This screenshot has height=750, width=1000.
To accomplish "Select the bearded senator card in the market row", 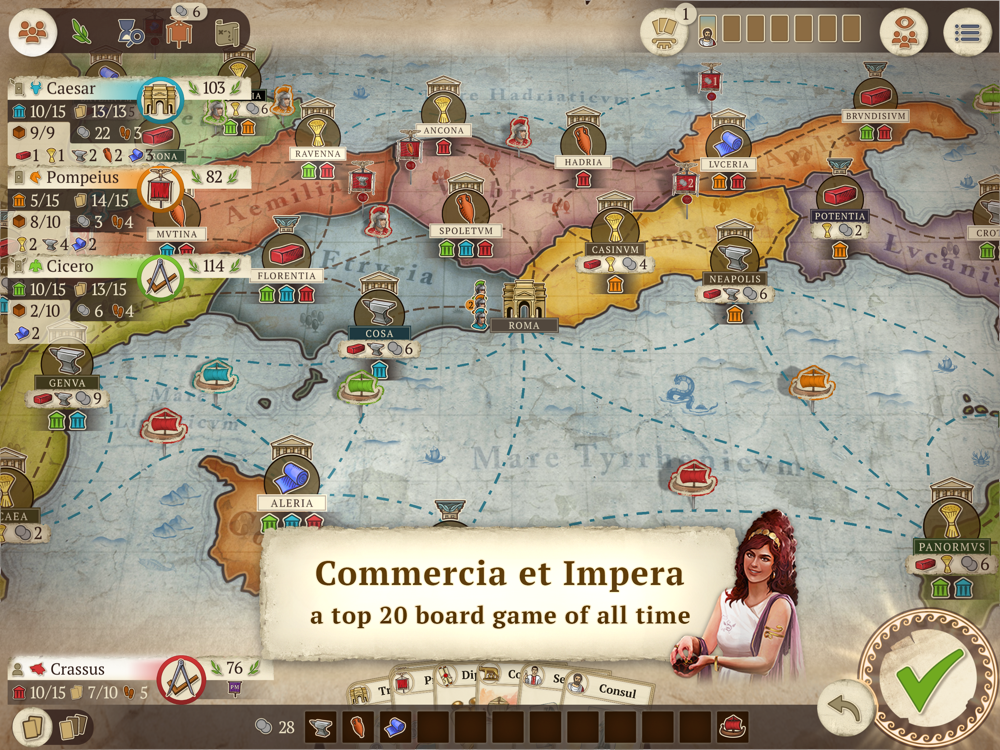I will point(707,31).
